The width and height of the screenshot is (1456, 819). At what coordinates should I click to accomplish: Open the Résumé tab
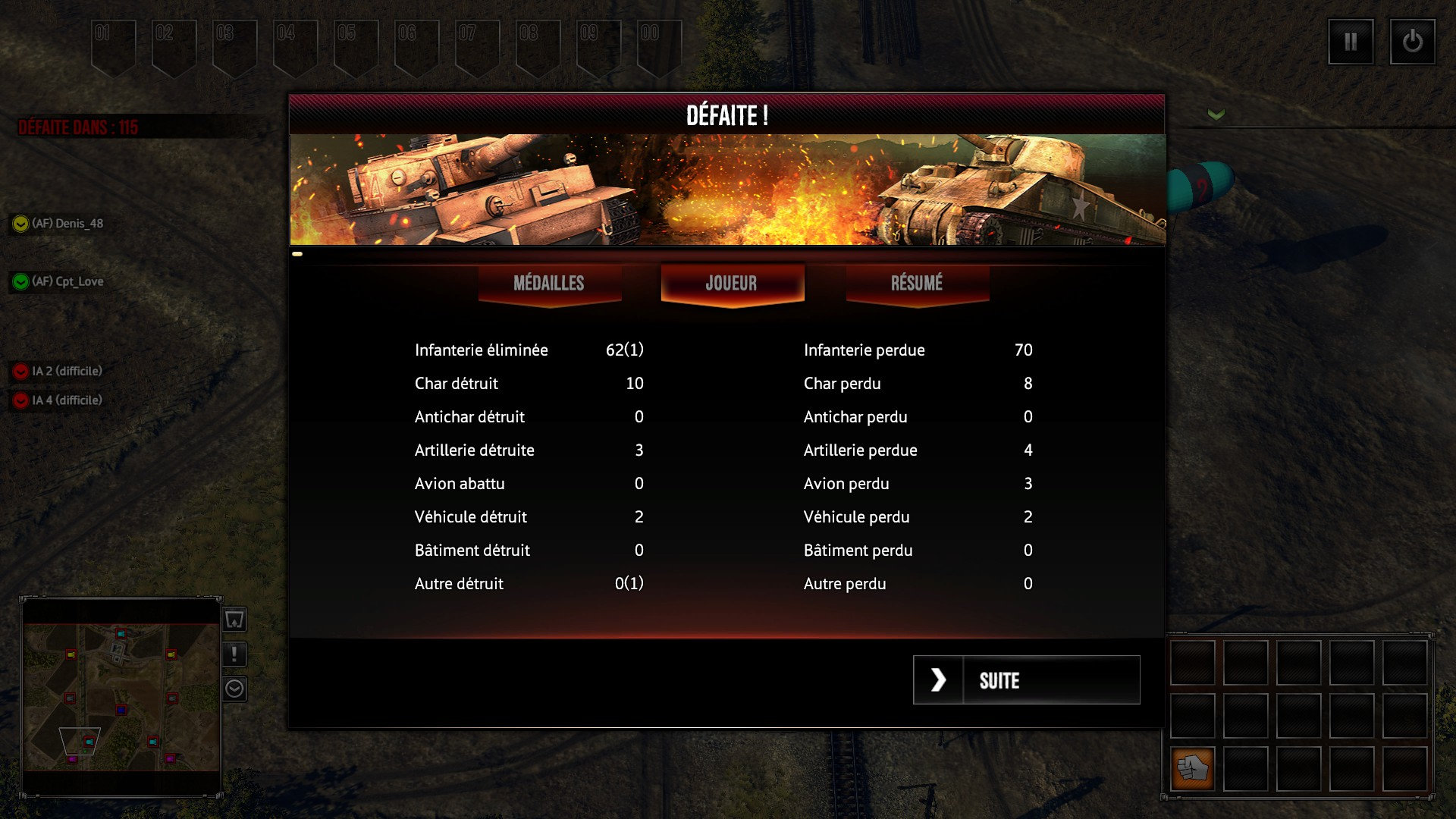917,284
